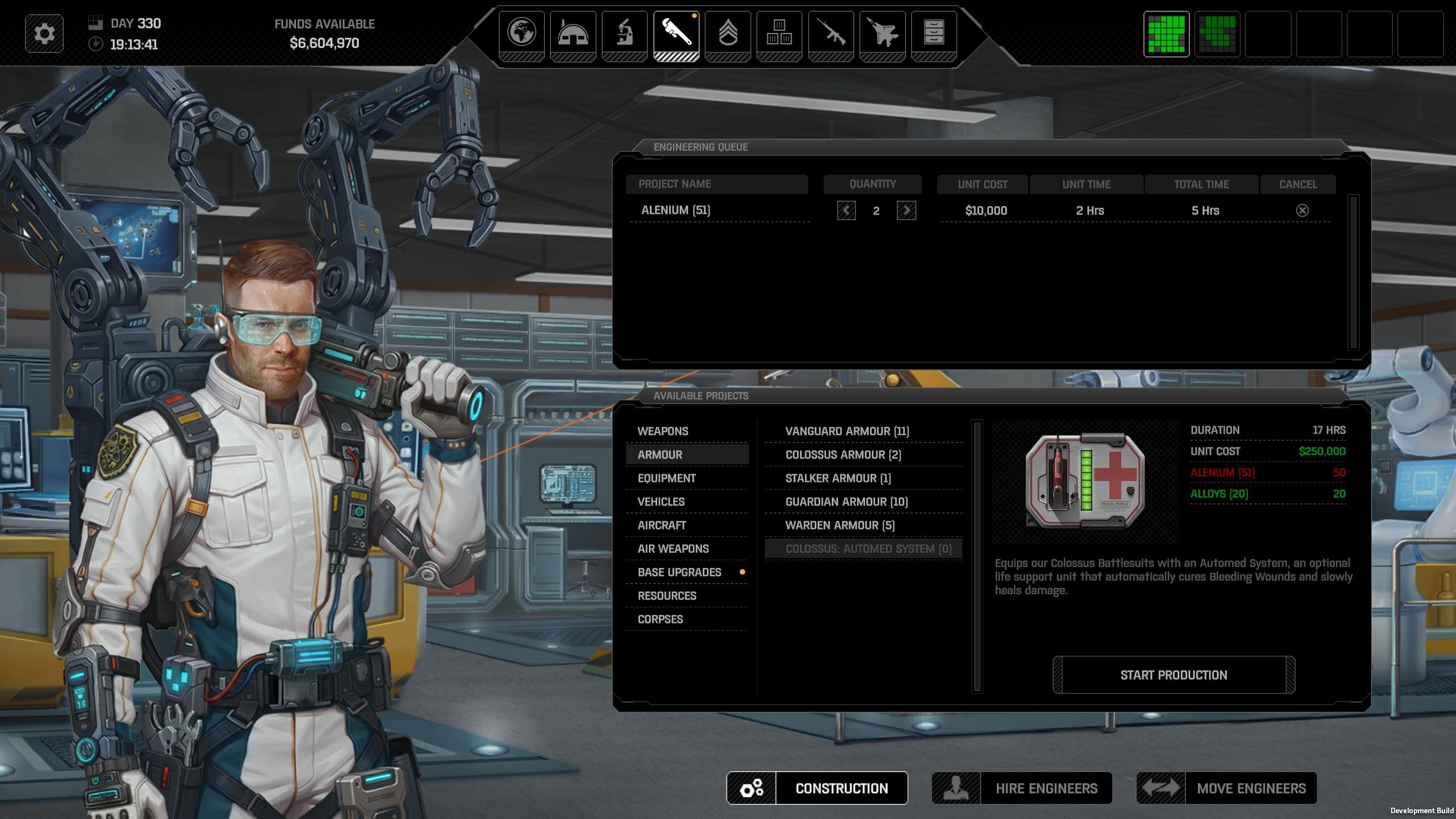Pick the Stalker Armour project
This screenshot has height=819, width=1456.
click(x=838, y=478)
